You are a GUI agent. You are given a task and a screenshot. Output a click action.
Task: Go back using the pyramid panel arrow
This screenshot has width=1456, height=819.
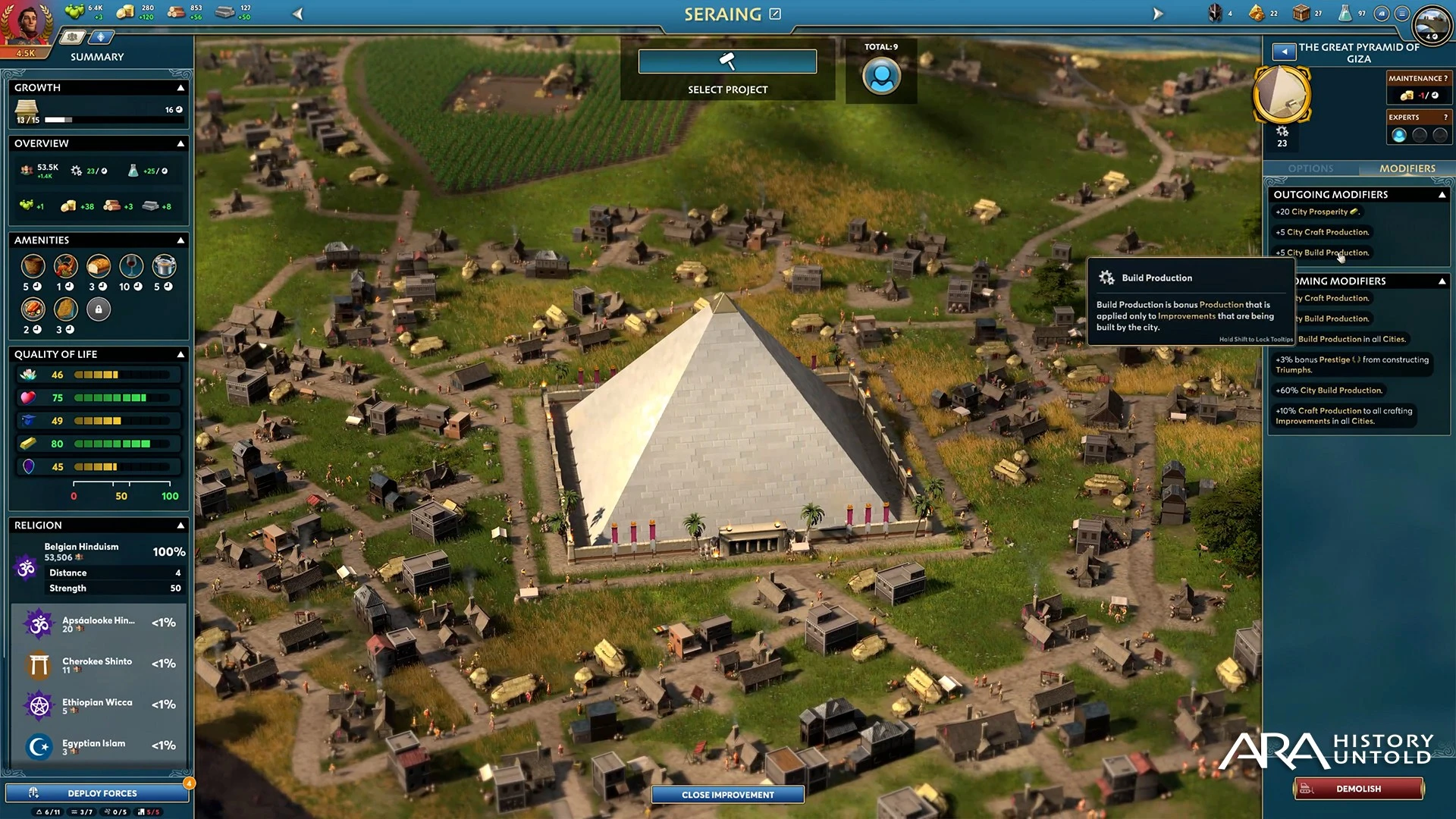click(1284, 52)
